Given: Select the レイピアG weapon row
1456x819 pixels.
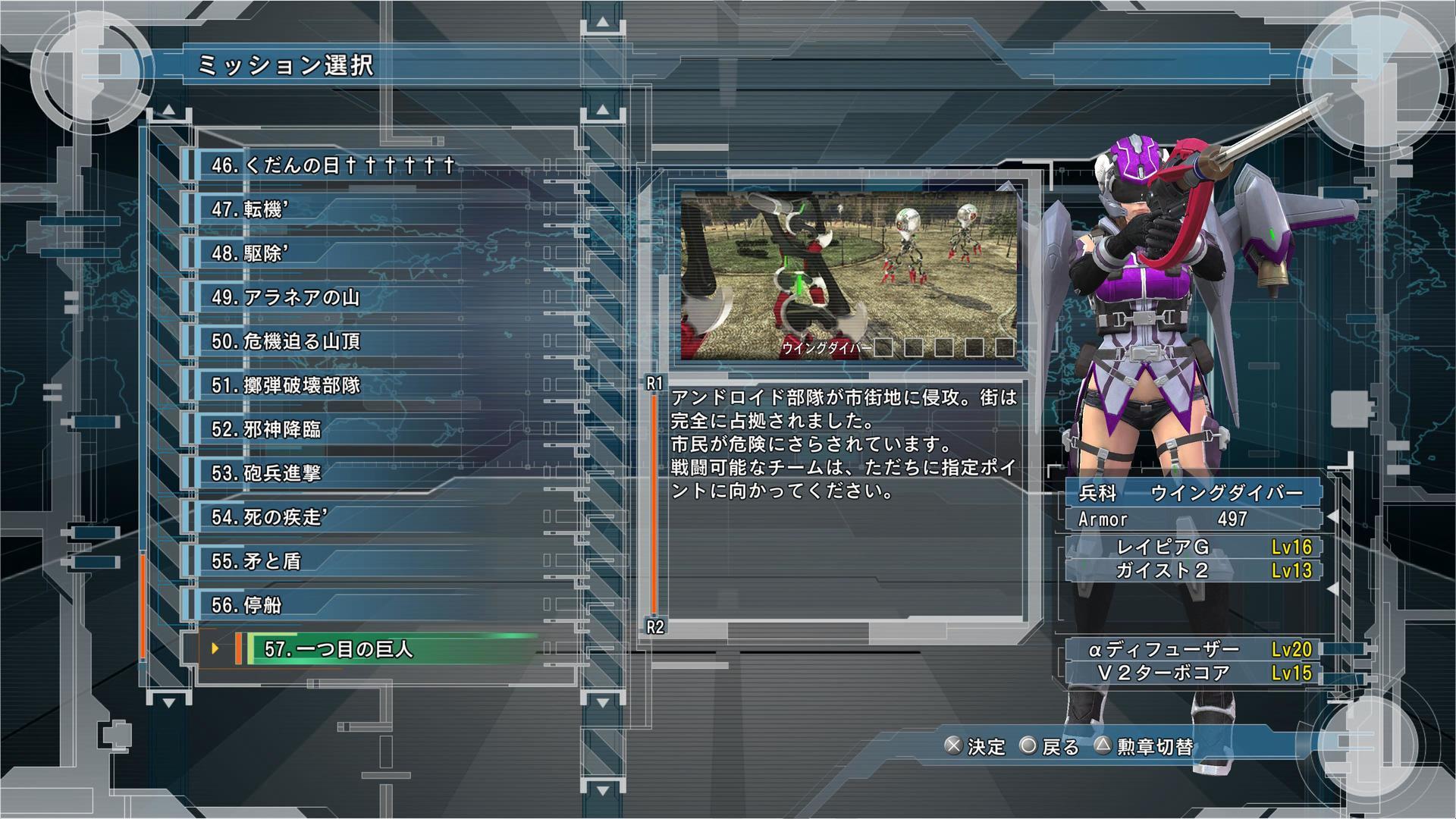Looking at the screenshot, I should pyautogui.click(x=1193, y=547).
